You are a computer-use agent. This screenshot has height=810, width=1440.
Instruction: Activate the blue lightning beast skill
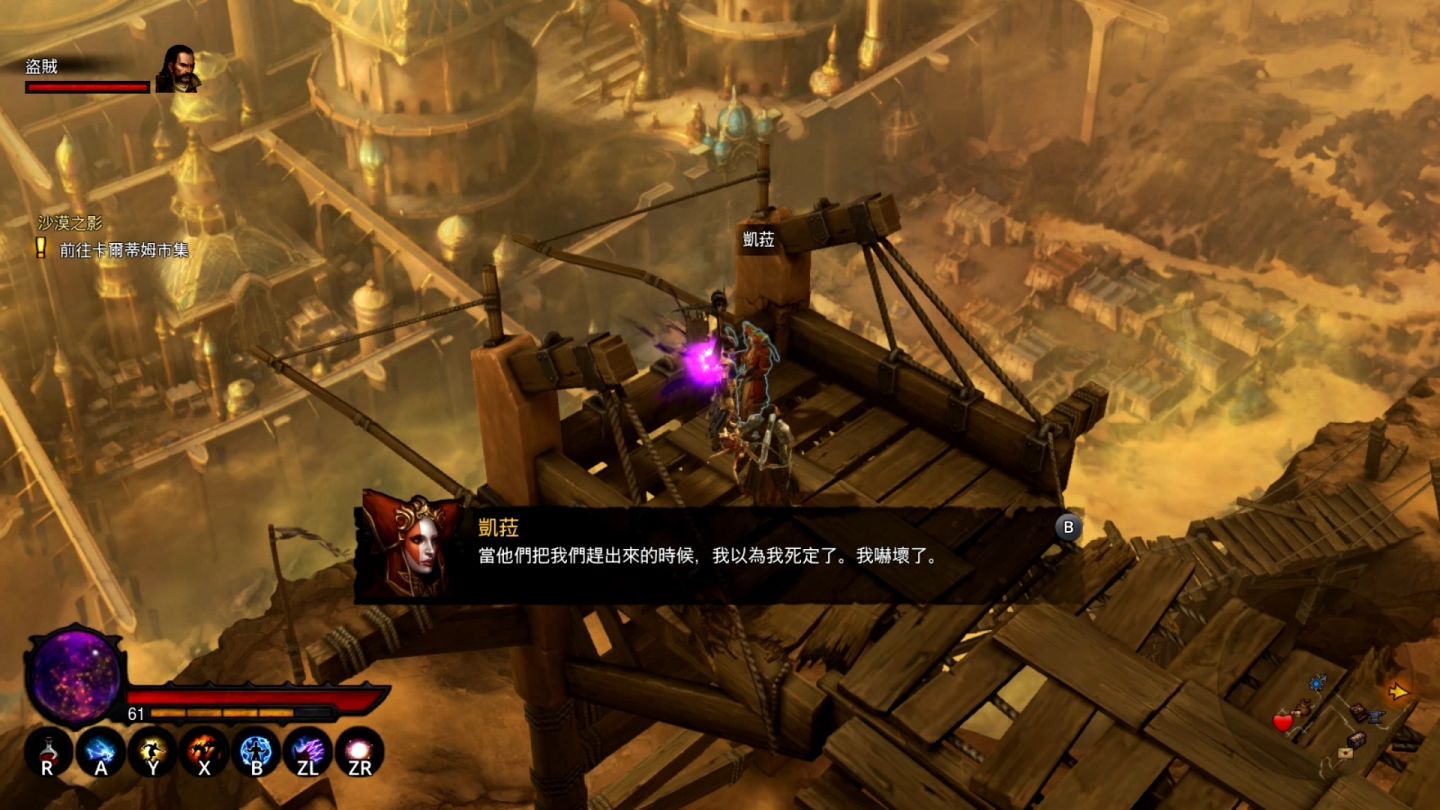(x=101, y=751)
